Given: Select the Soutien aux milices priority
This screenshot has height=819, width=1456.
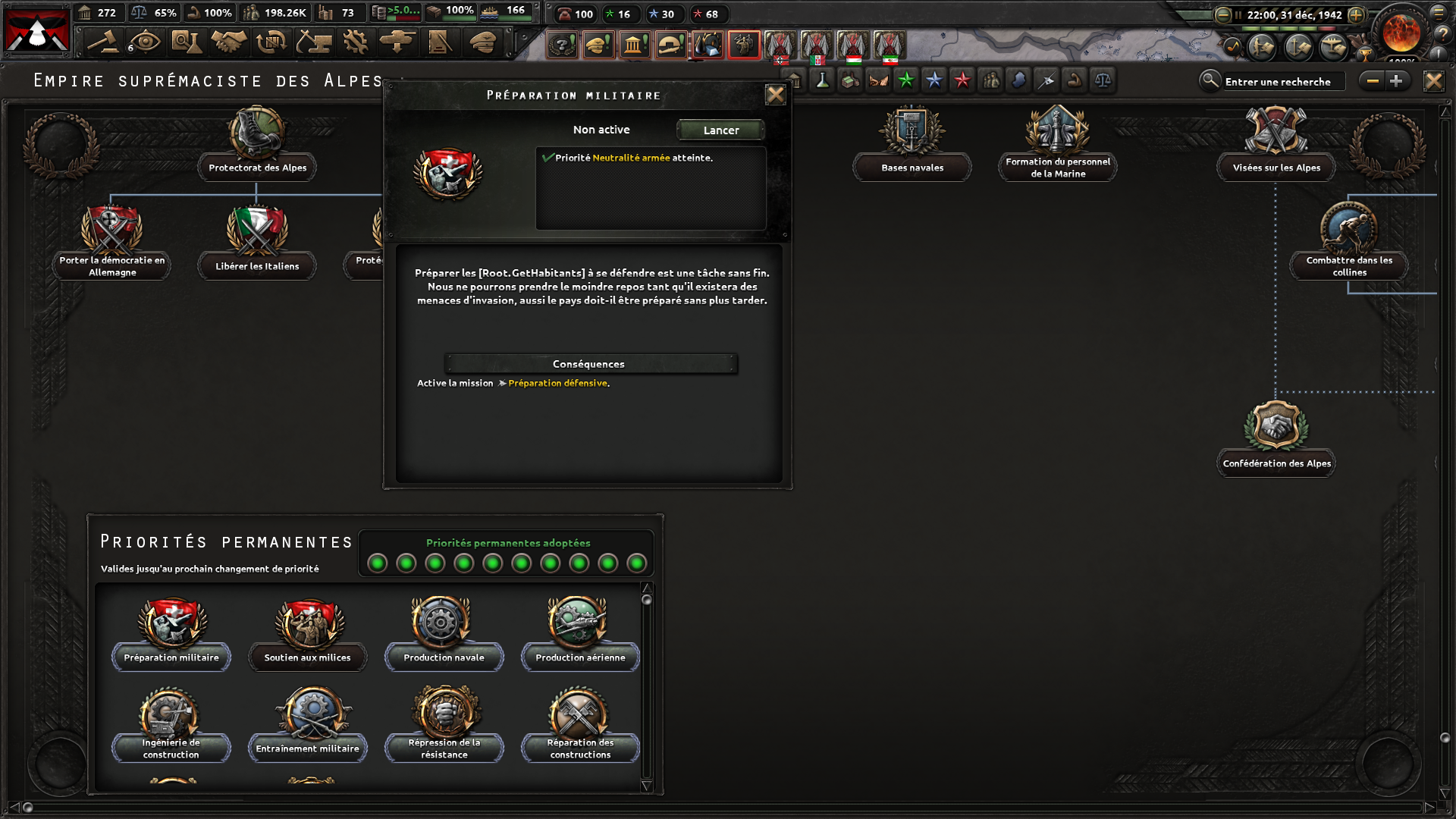Looking at the screenshot, I should (x=307, y=630).
